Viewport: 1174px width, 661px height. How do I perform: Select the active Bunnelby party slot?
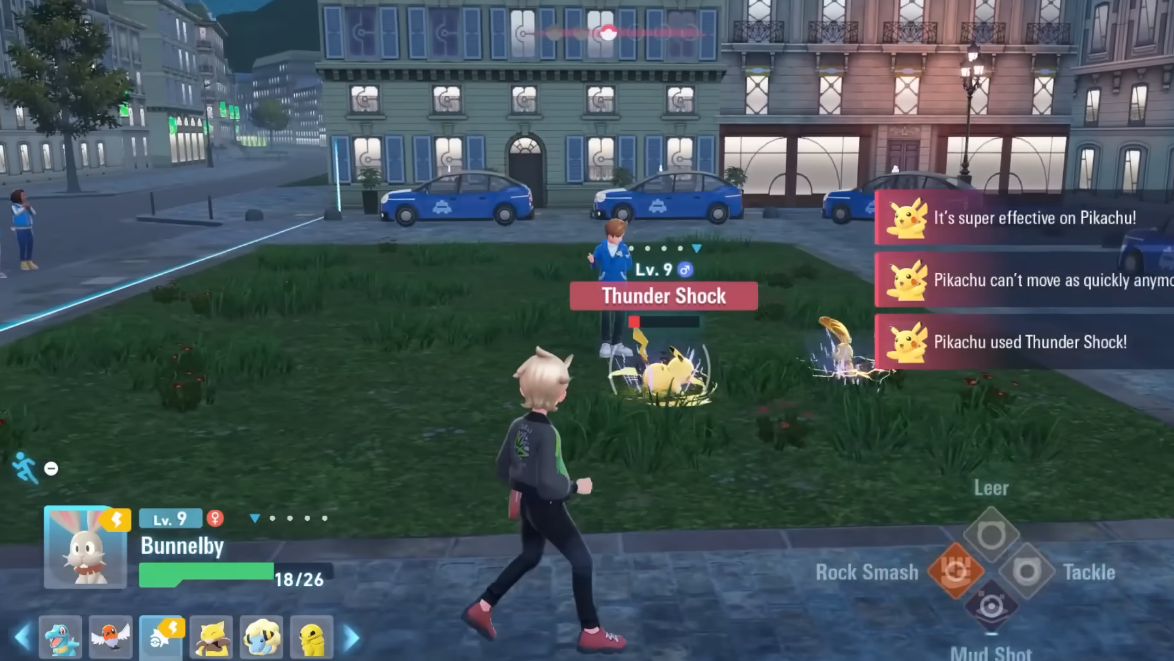pos(160,637)
